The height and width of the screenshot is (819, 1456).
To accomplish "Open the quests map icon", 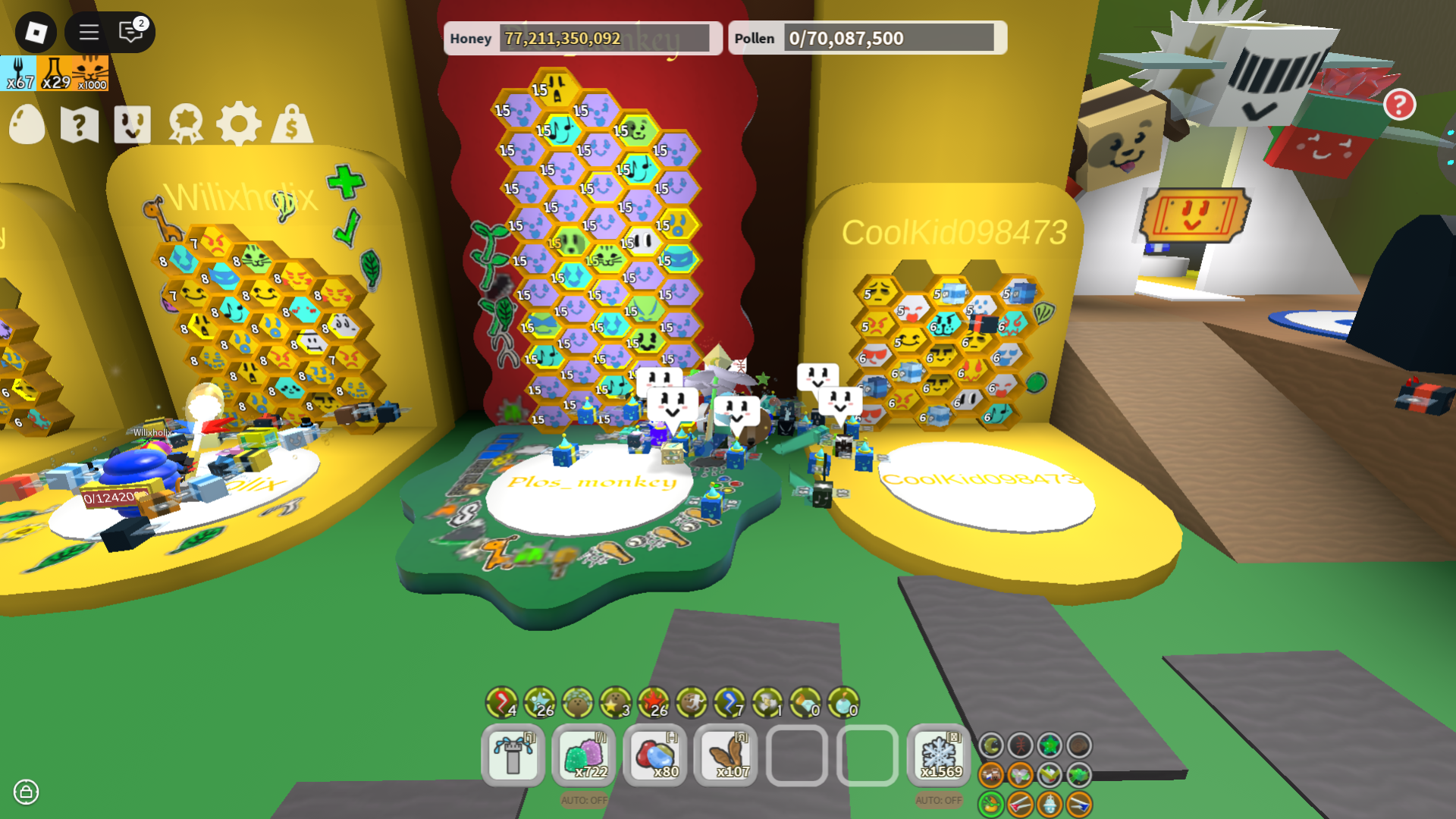I will click(80, 124).
